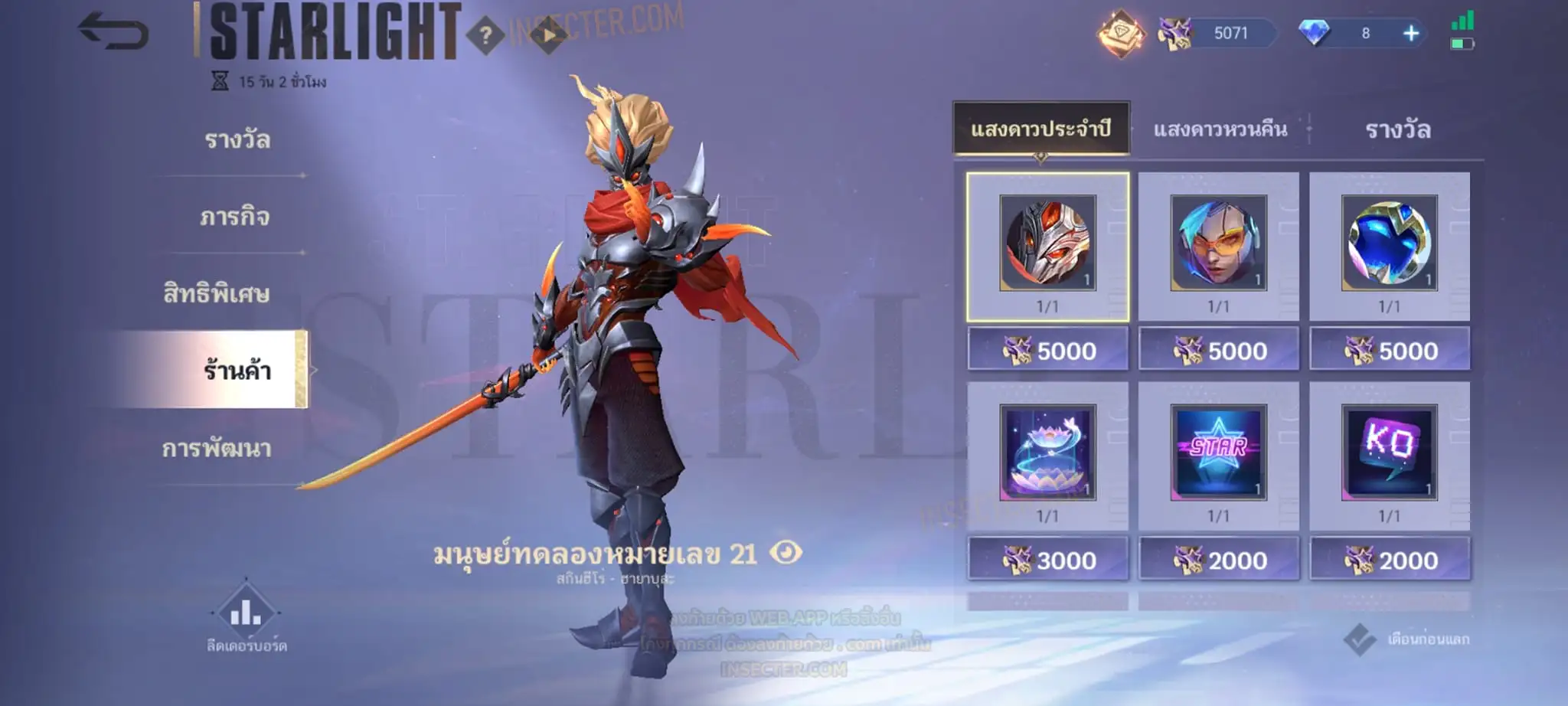
Task: Select the STAR neon sign item
Action: [x=1218, y=453]
